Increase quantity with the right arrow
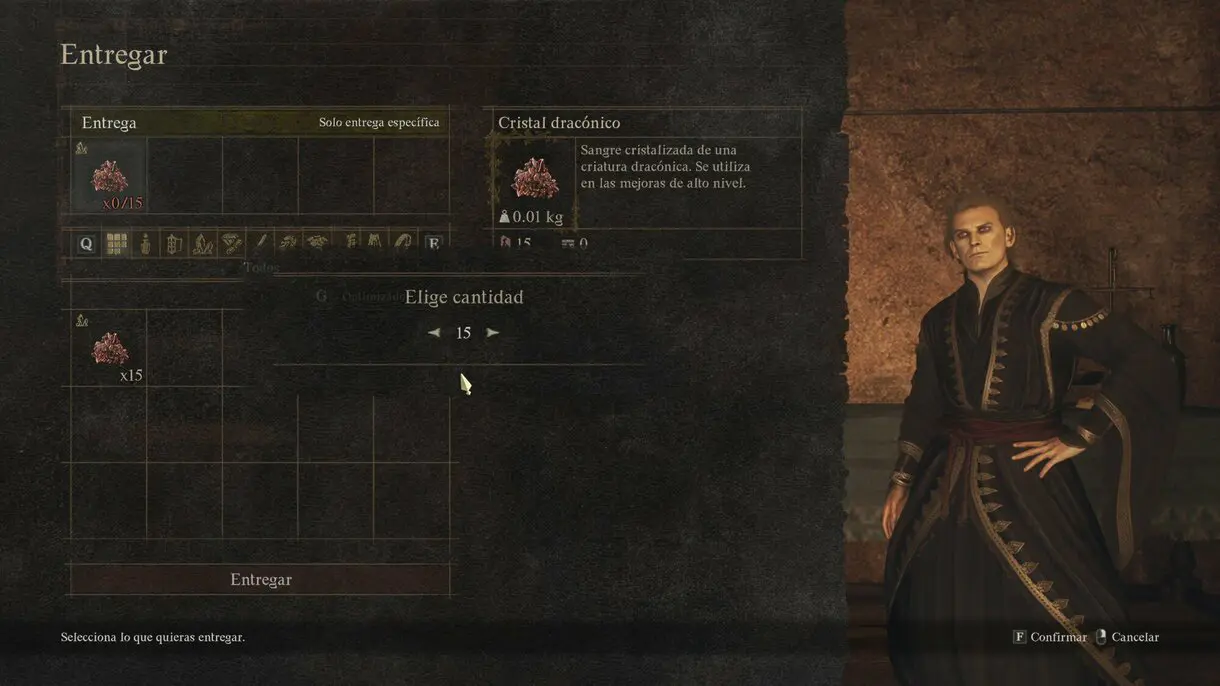 (492, 333)
